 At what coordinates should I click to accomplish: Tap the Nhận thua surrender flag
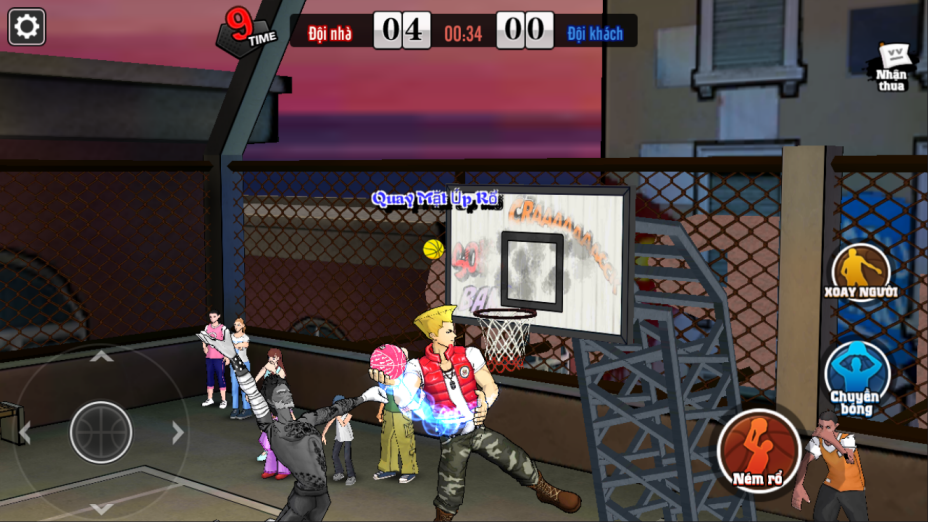pos(891,66)
